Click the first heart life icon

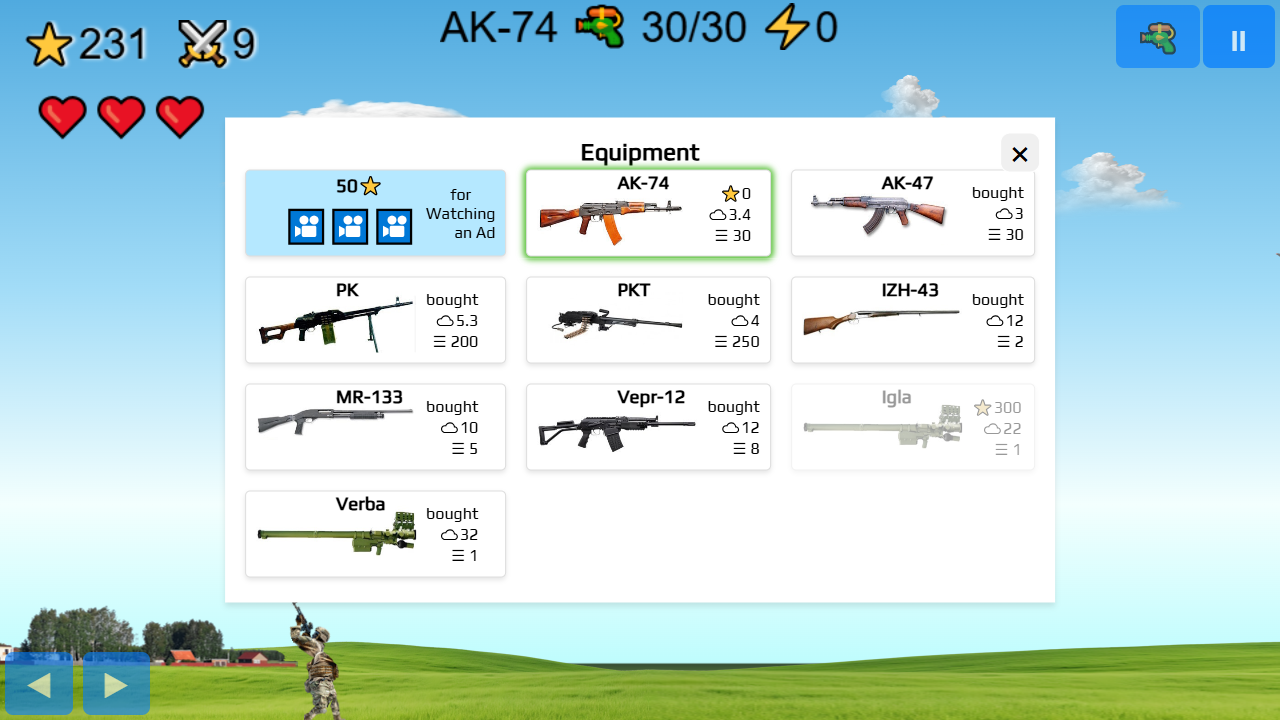(62, 116)
